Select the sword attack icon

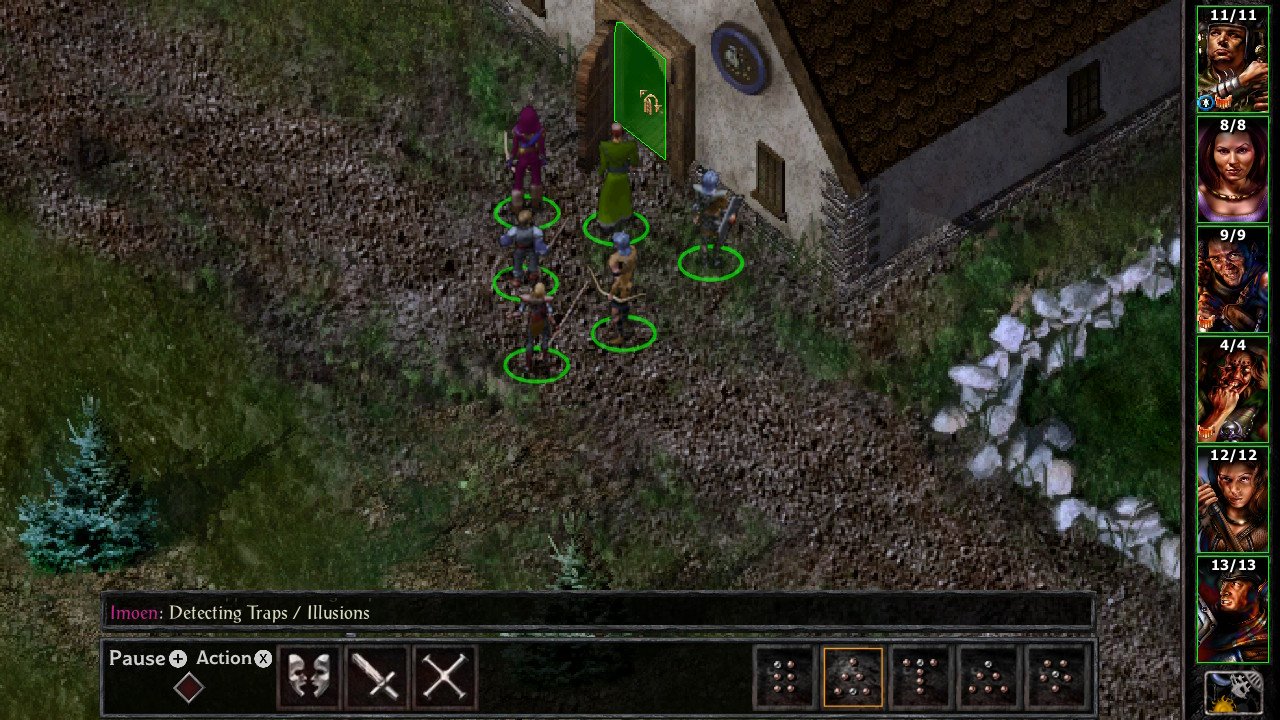coord(376,677)
